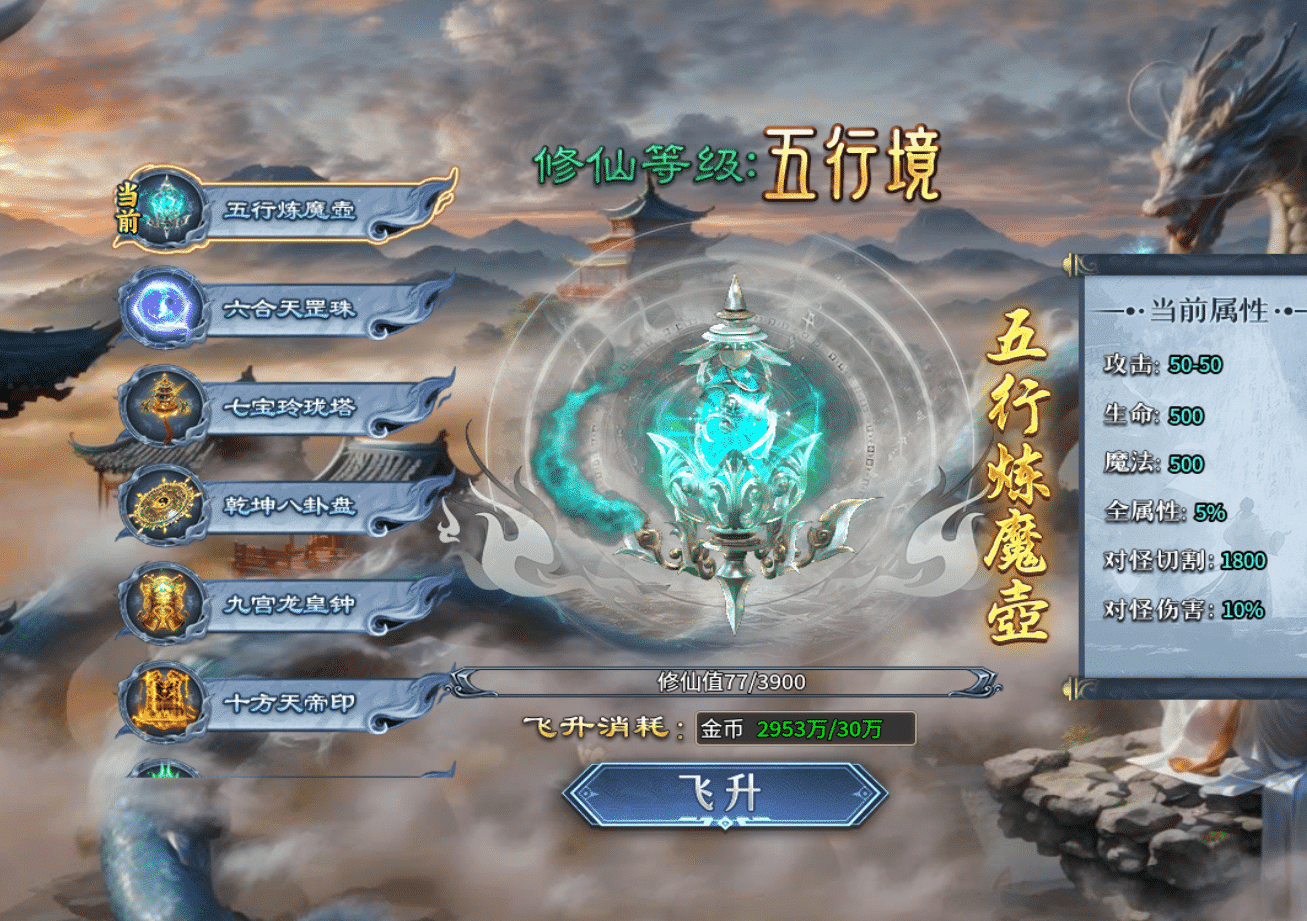Viewport: 1307px width, 921px height.
Task: Open the 七宝玲珑塔 entry
Action: pos(288,408)
